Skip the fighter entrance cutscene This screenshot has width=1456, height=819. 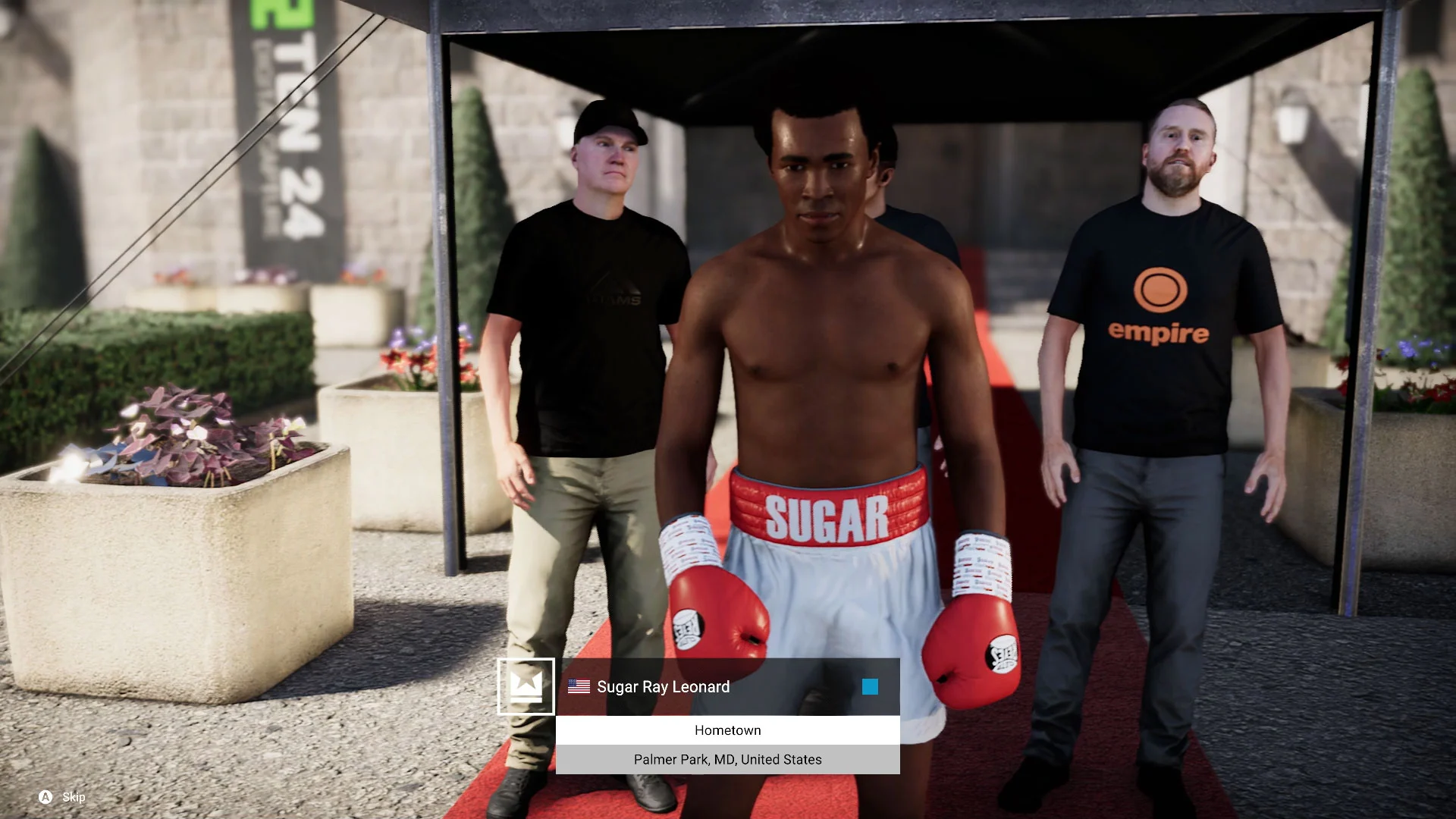[62, 797]
